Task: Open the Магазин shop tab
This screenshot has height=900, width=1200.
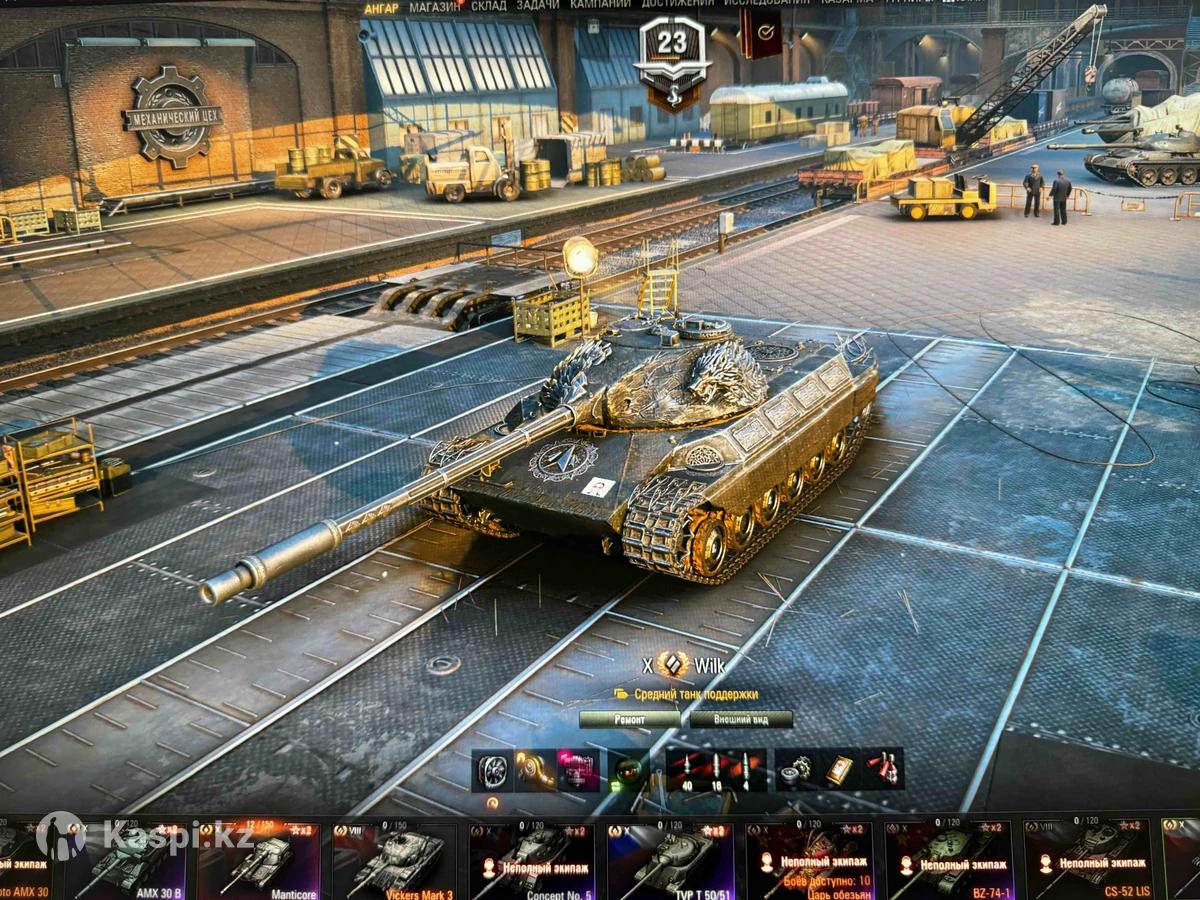Action: (435, 7)
